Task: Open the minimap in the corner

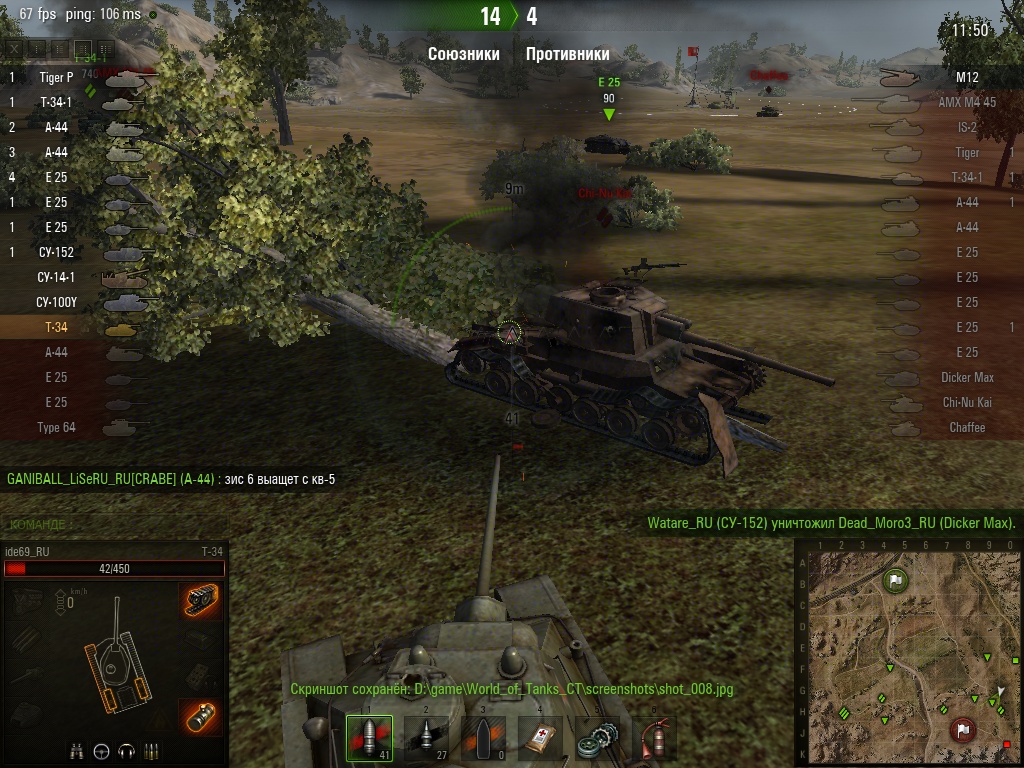Action: point(907,652)
